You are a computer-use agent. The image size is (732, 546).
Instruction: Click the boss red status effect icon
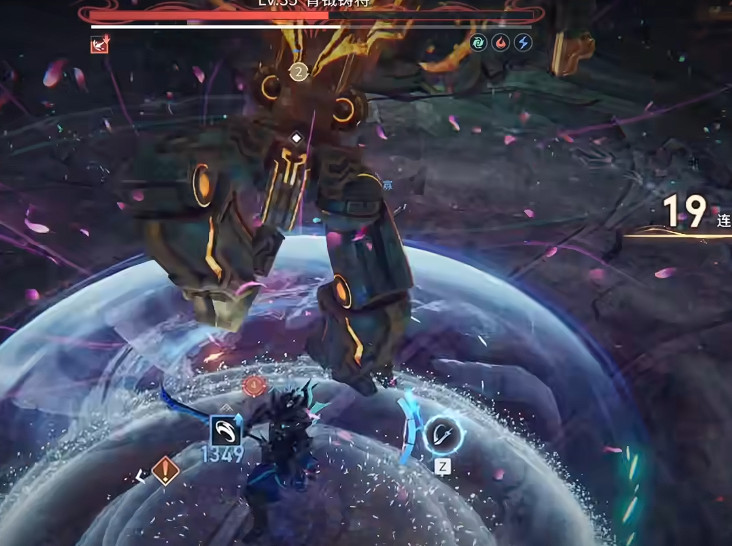(x=99, y=44)
